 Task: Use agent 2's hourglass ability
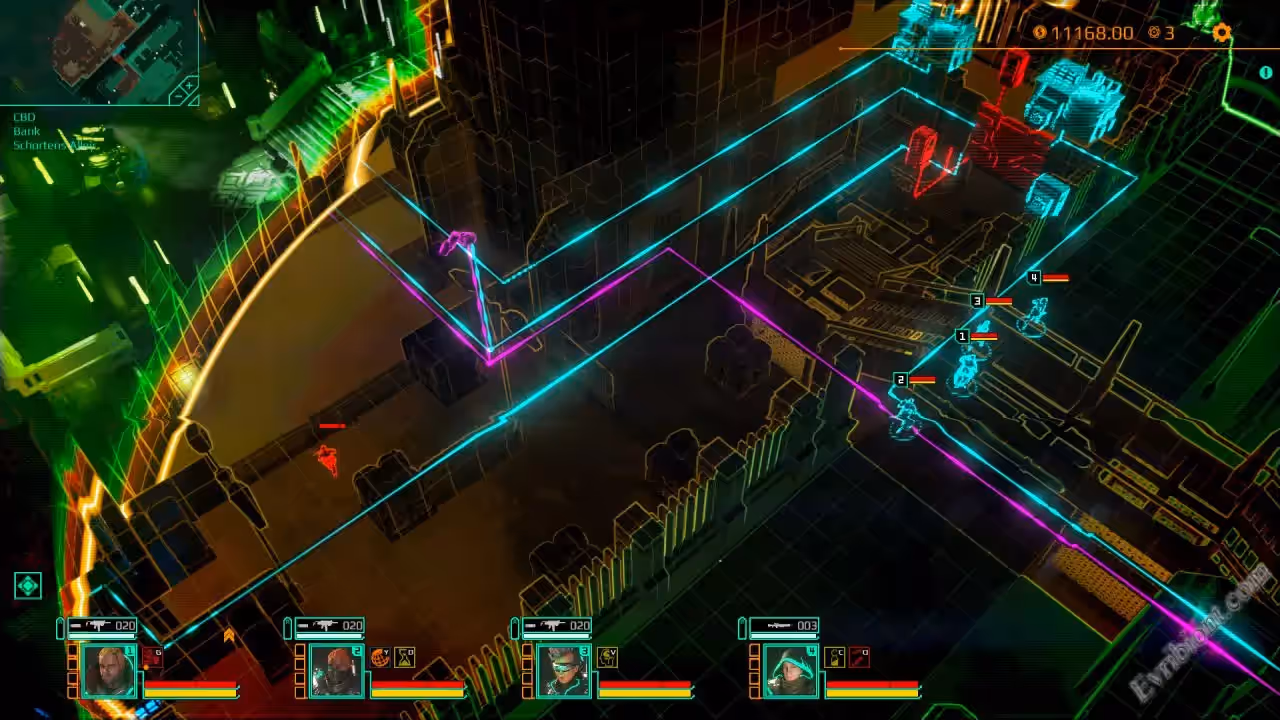404,657
